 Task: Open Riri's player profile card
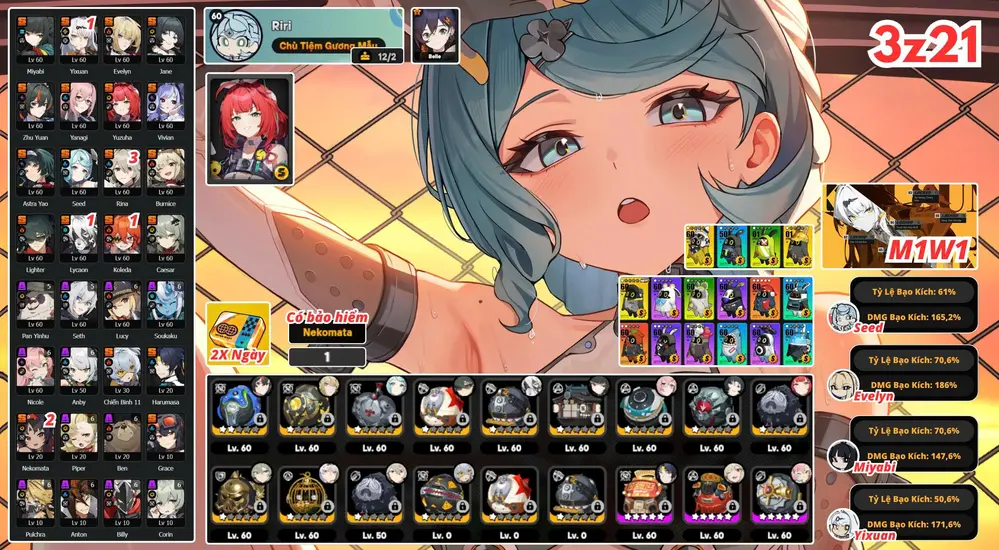tap(305, 34)
